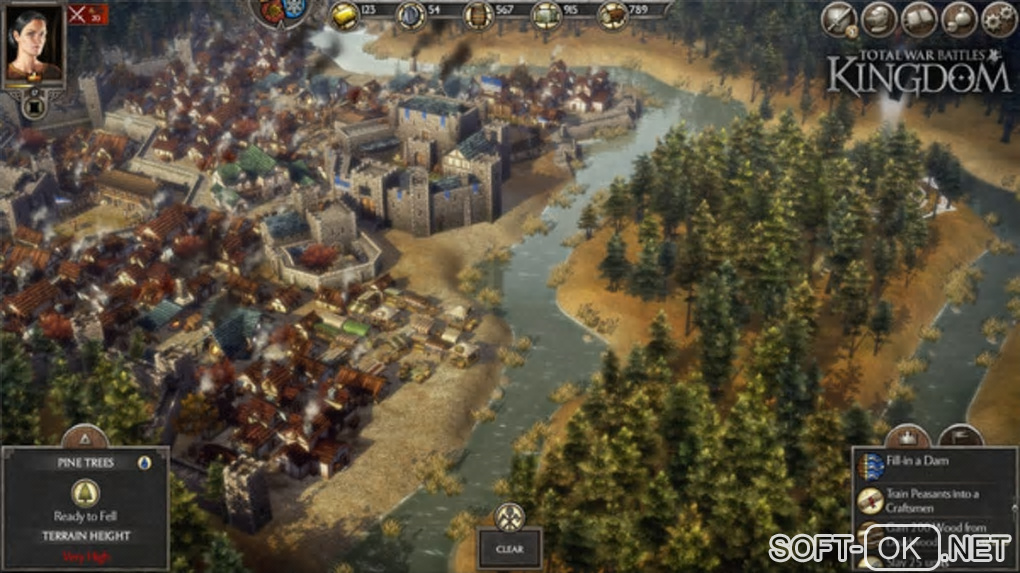Image resolution: width=1020 pixels, height=573 pixels.
Task: Switch to the flag quests tab
Action: coord(960,437)
